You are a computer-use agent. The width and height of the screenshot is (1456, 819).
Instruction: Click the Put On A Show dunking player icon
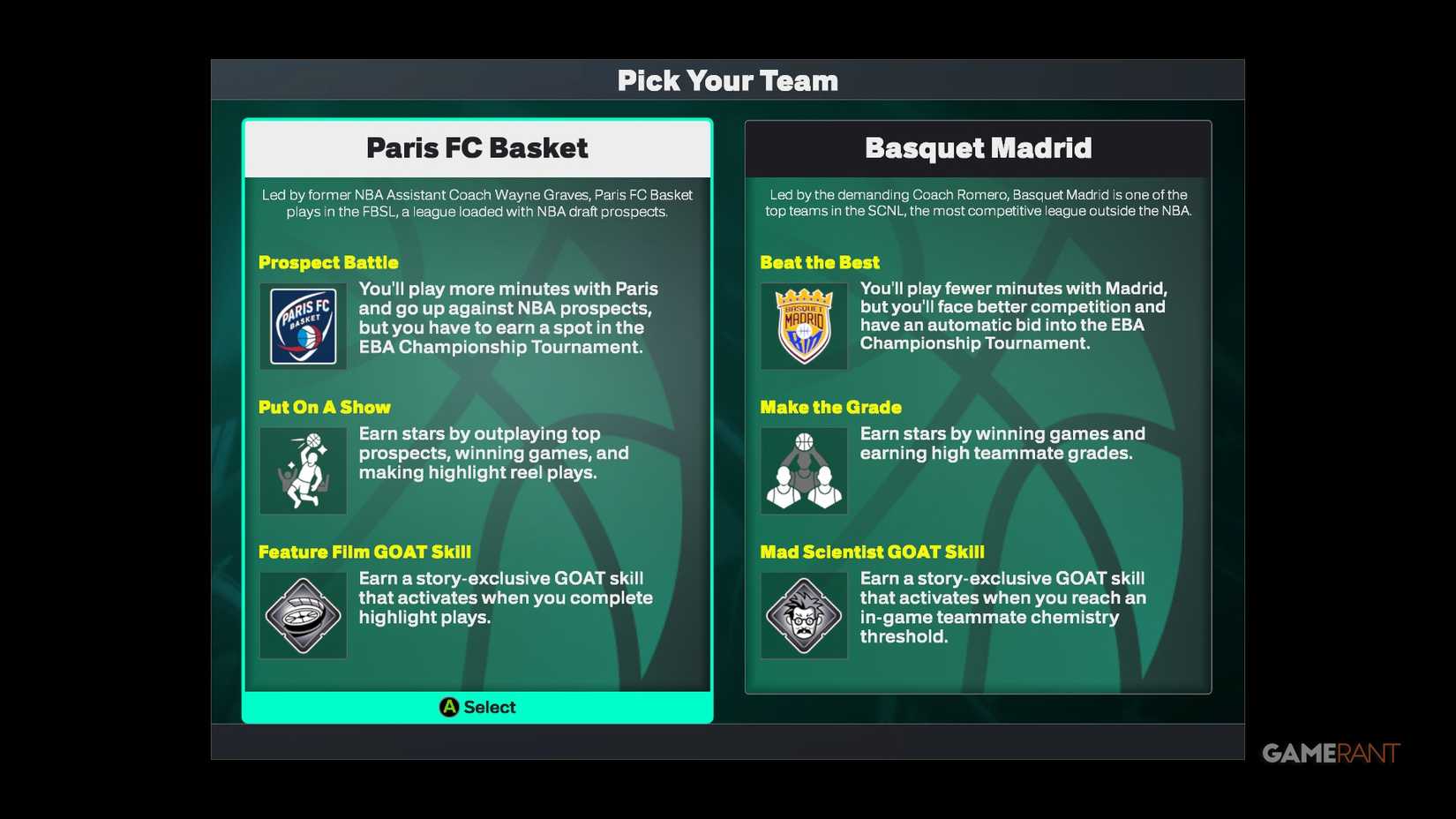(303, 470)
